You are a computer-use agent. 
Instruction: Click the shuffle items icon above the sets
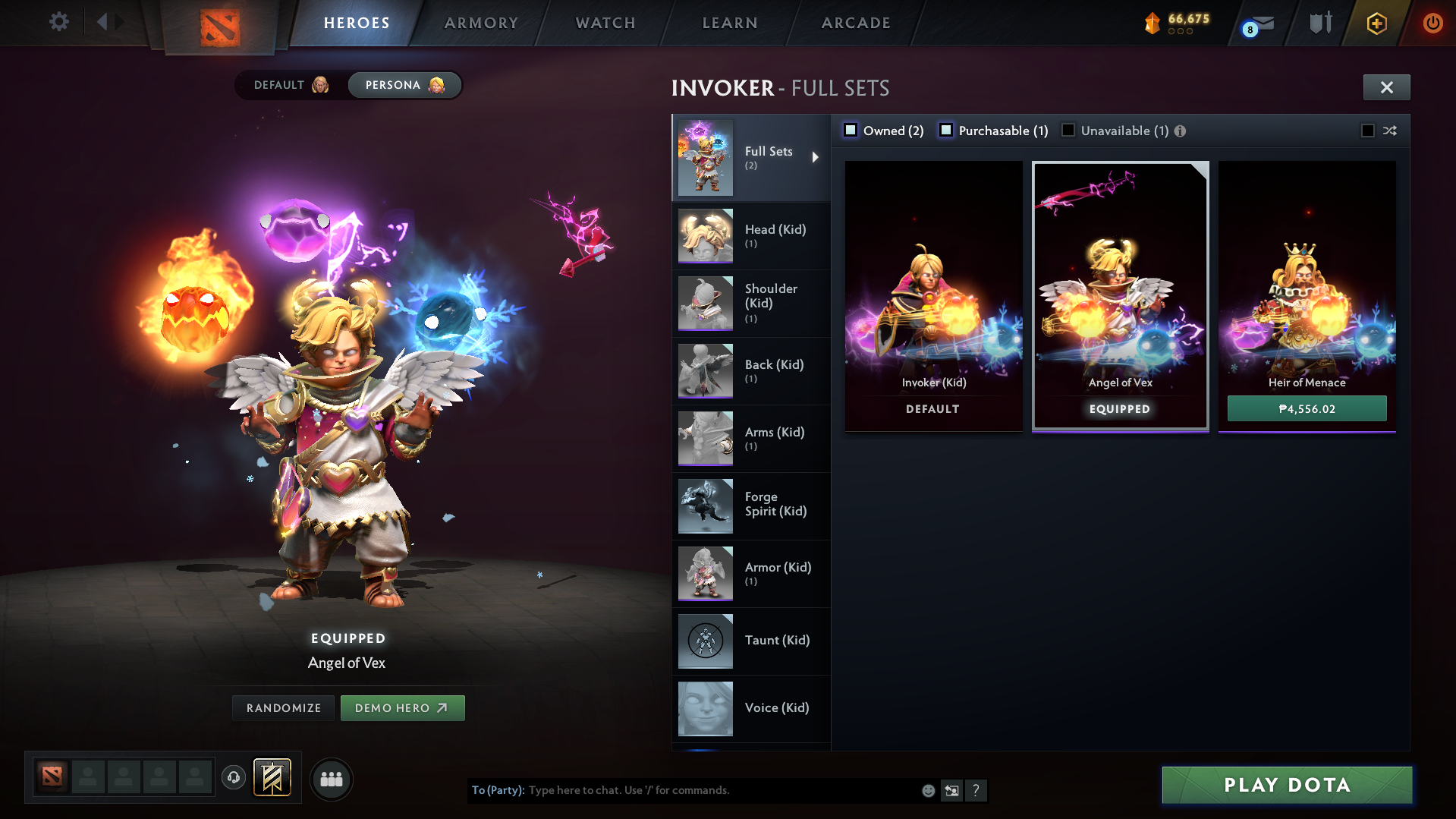coord(1390,131)
